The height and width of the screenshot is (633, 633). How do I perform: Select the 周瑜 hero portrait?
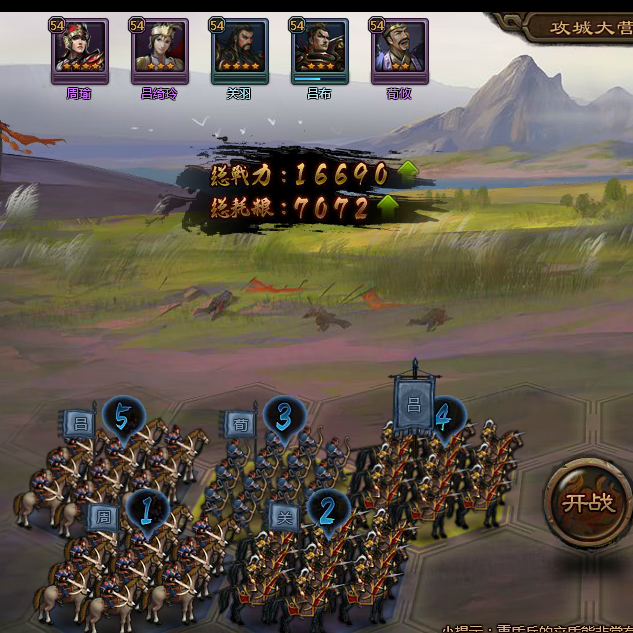(80, 50)
